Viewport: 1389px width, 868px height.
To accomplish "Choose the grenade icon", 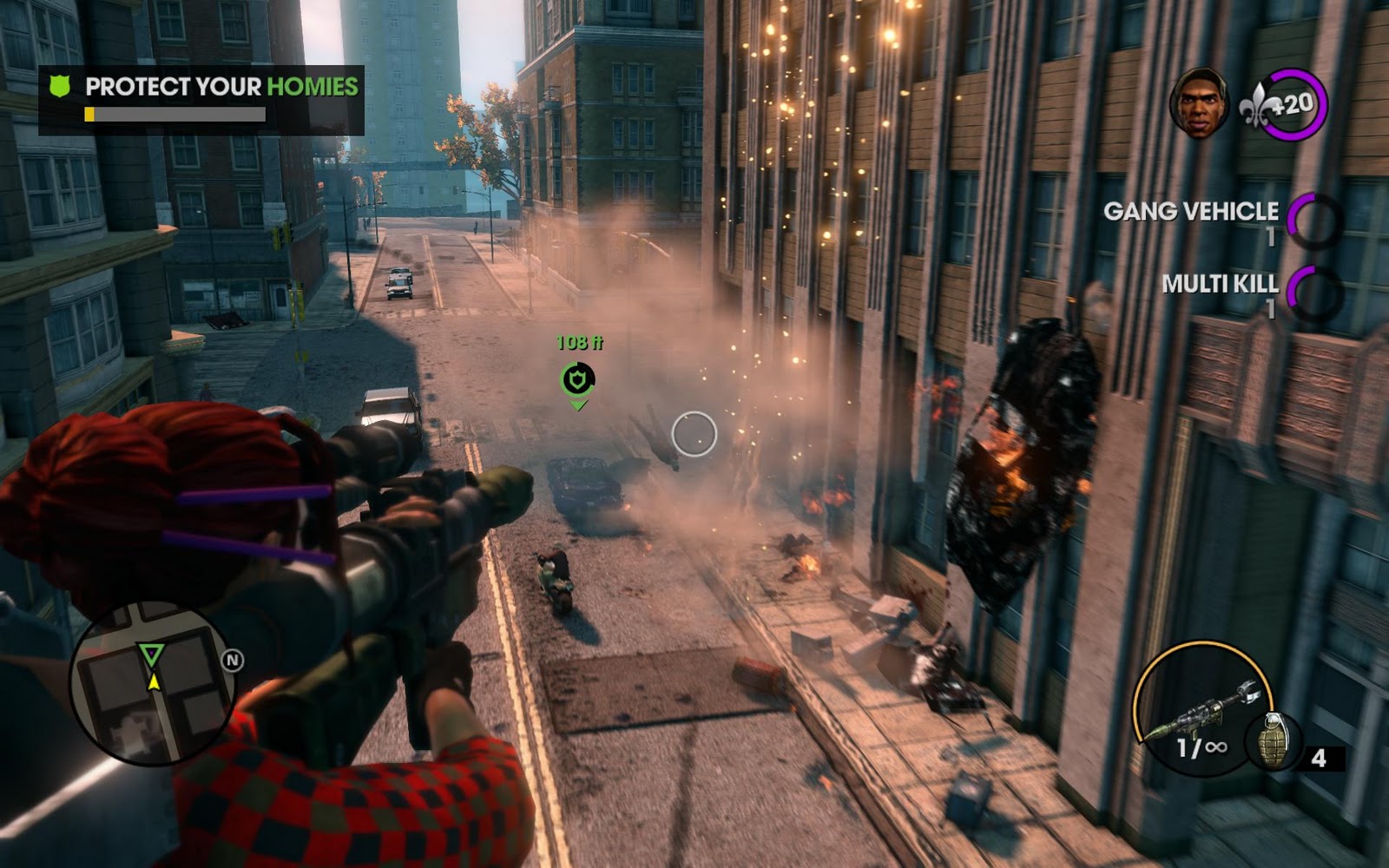I will [x=1274, y=742].
